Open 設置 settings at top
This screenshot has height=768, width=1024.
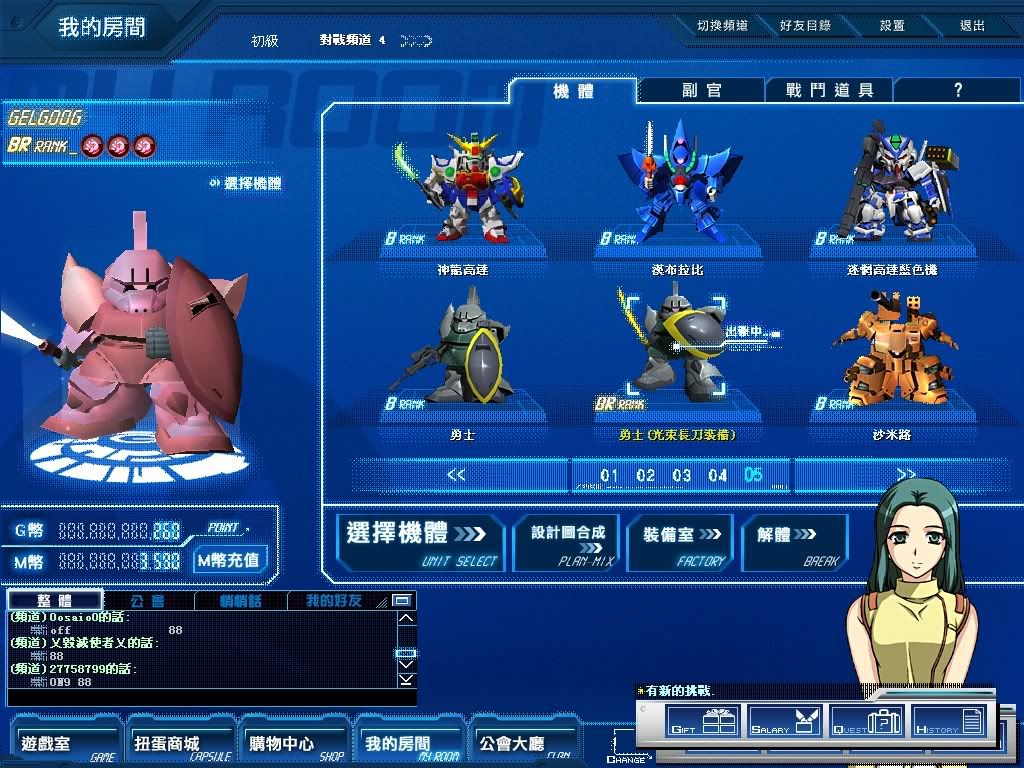[892, 26]
